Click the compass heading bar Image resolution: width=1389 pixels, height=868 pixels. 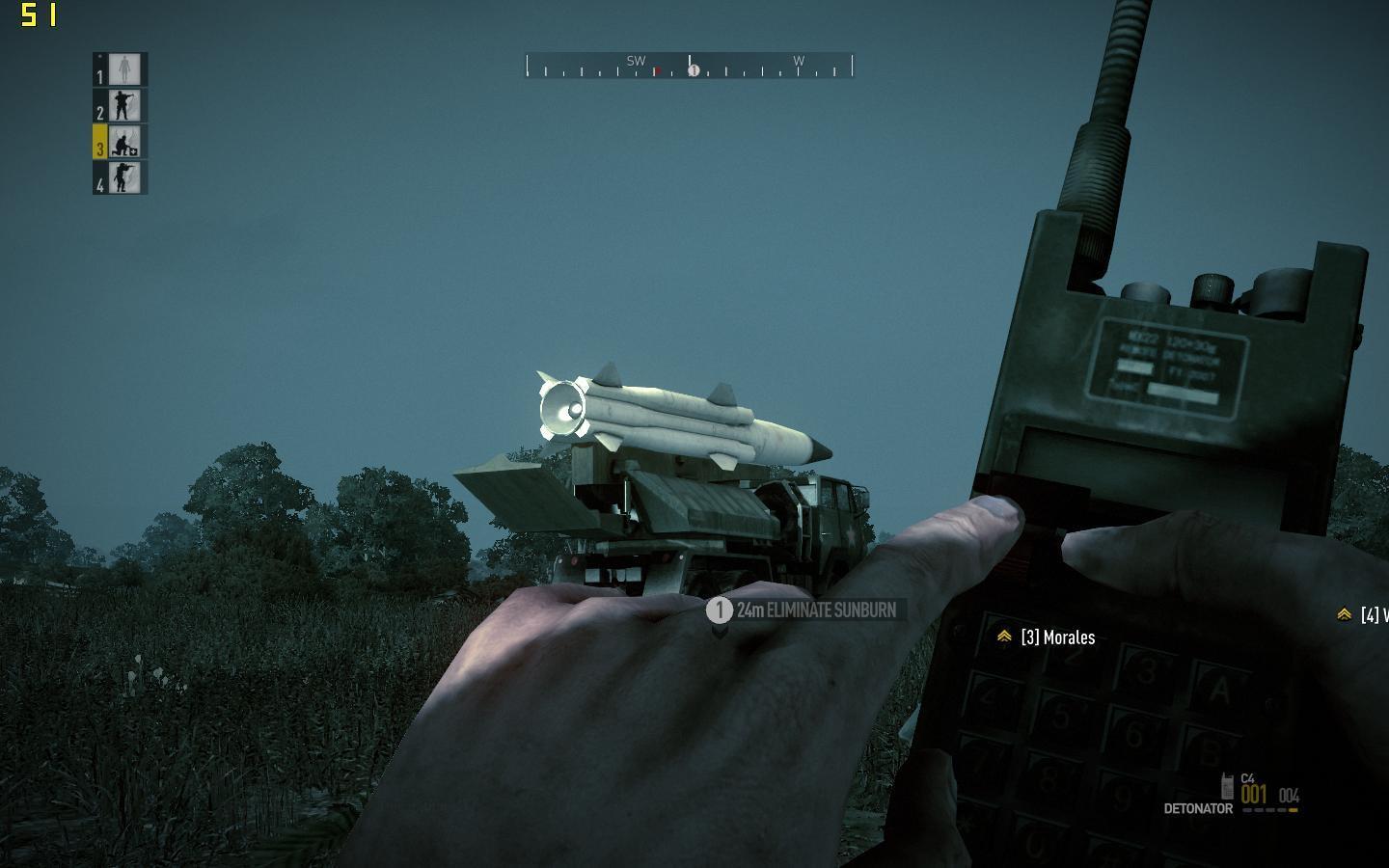click(689, 66)
